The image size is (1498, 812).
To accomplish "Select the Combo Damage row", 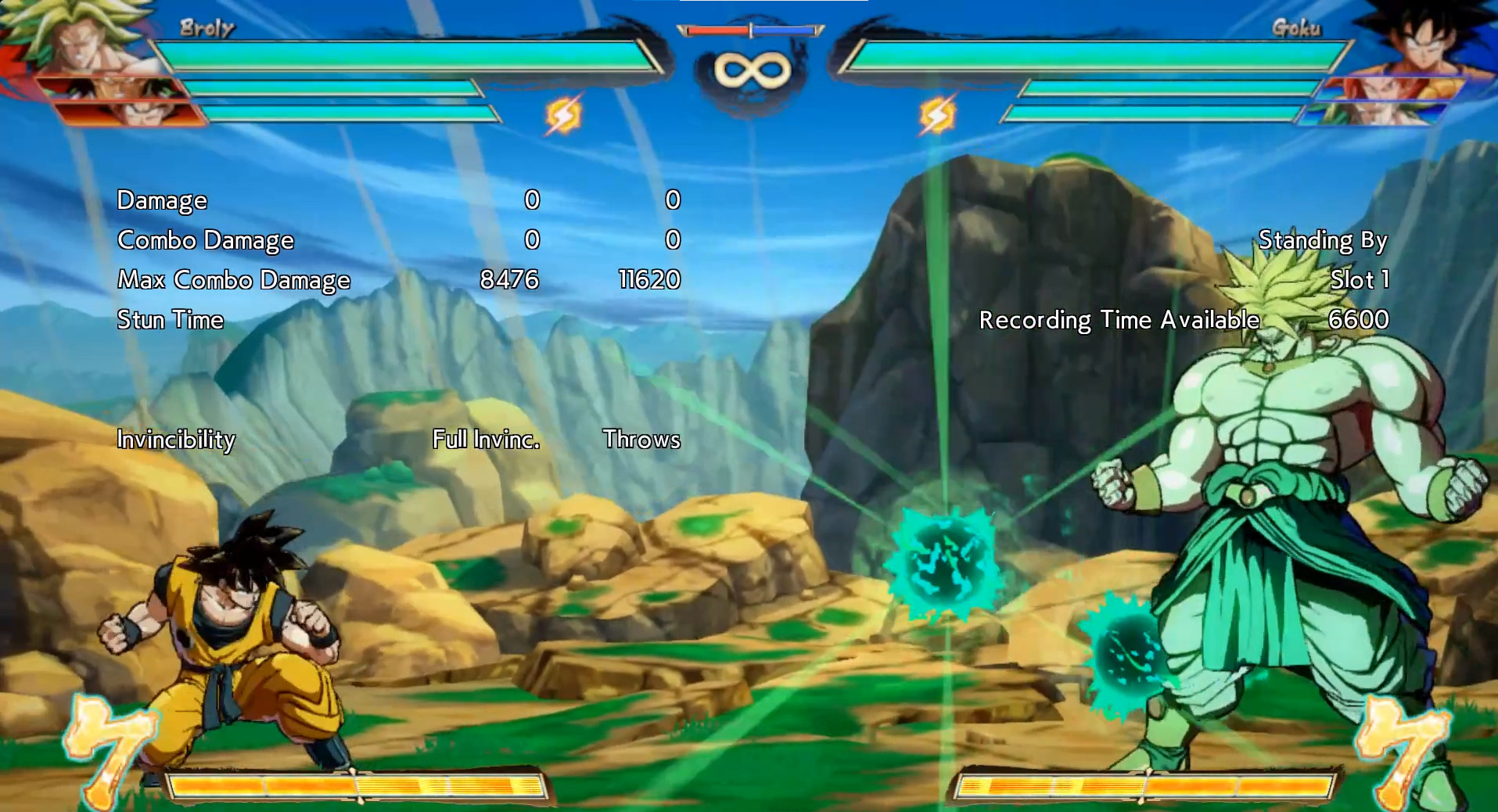I will (x=205, y=240).
